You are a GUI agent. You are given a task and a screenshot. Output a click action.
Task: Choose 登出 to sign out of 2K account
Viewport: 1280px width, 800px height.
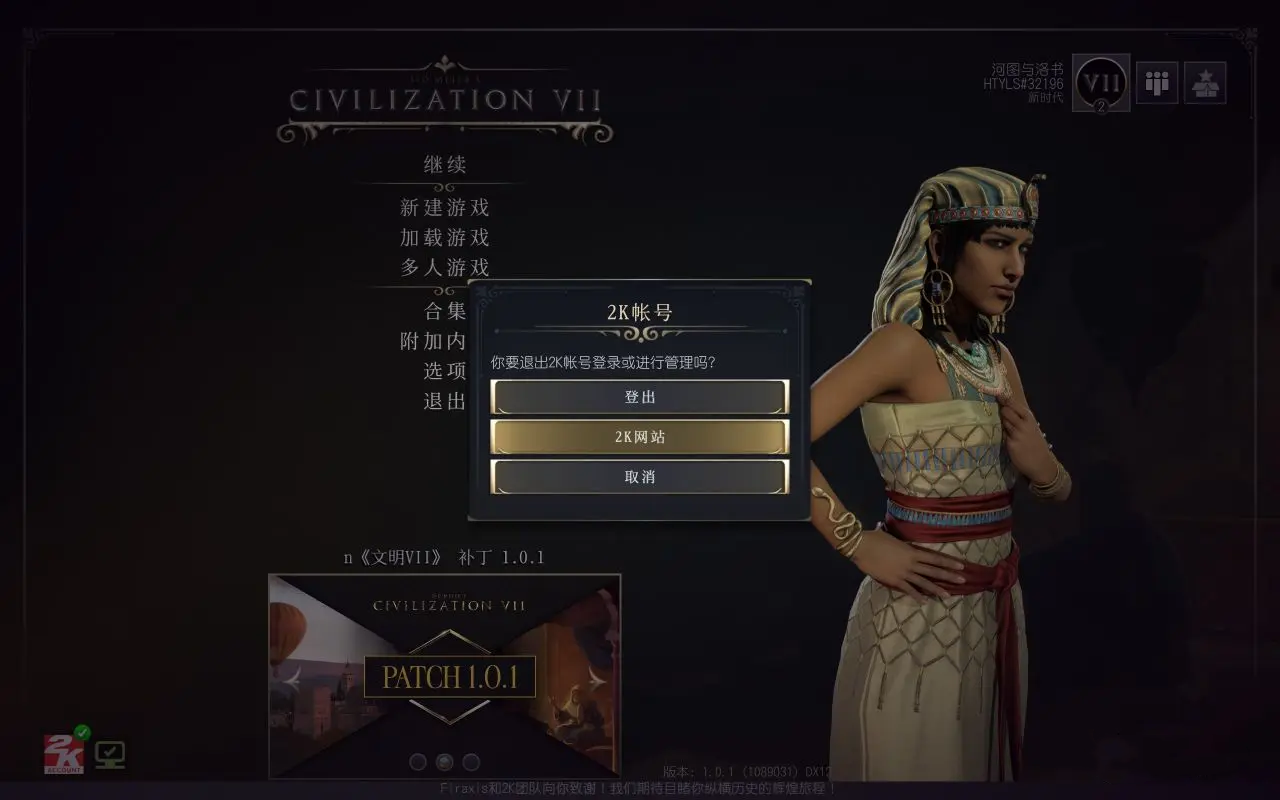click(x=640, y=397)
